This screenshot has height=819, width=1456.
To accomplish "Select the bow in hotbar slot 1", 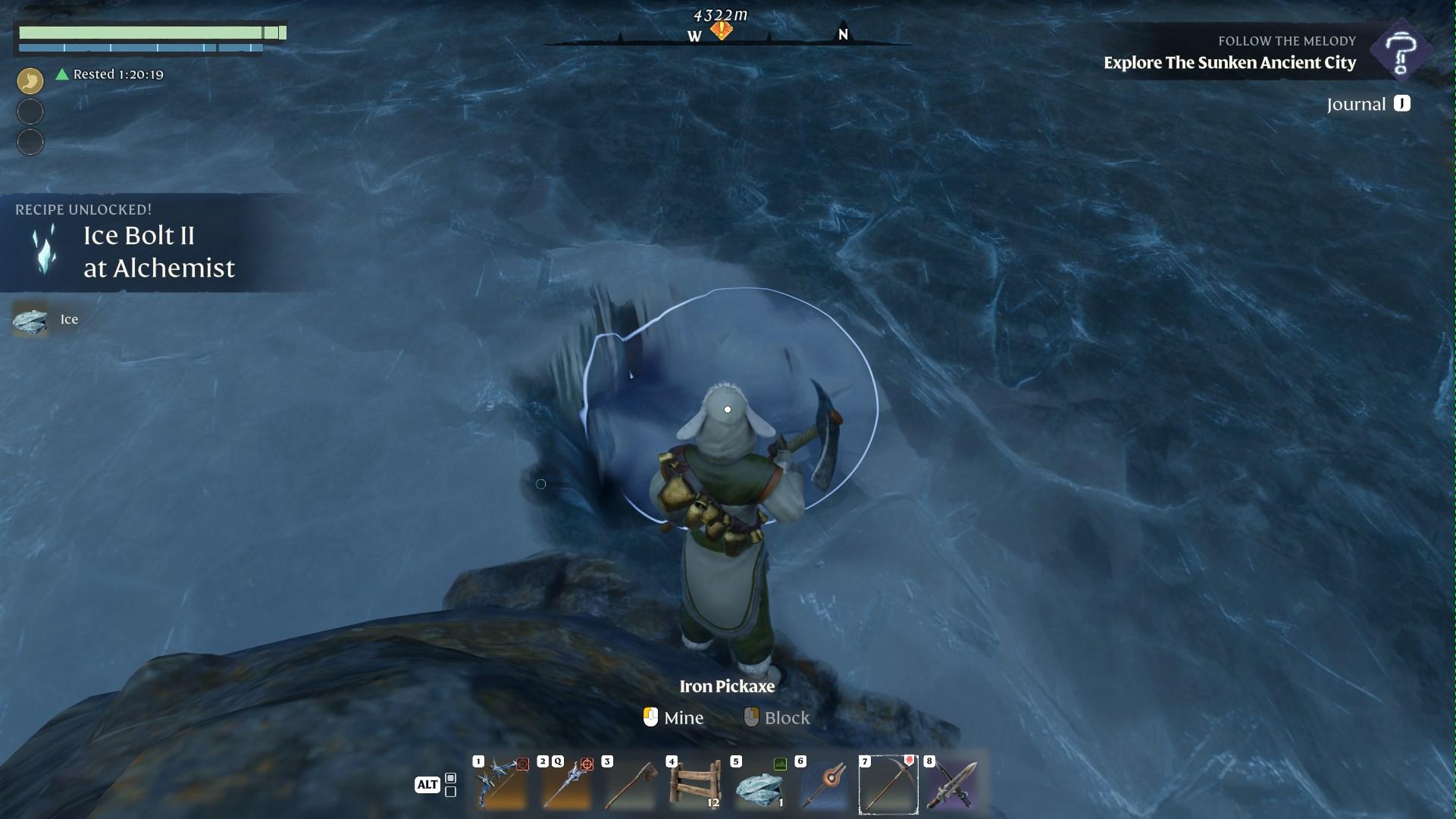I will 501,784.
